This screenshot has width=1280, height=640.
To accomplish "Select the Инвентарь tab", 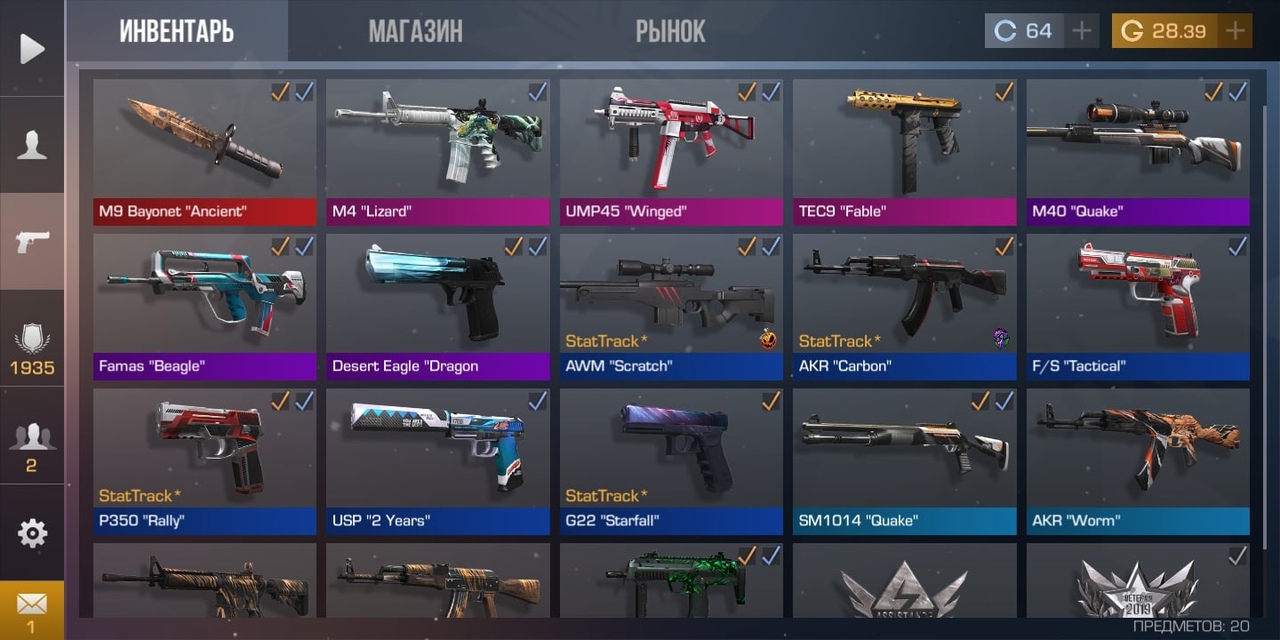I will click(177, 31).
